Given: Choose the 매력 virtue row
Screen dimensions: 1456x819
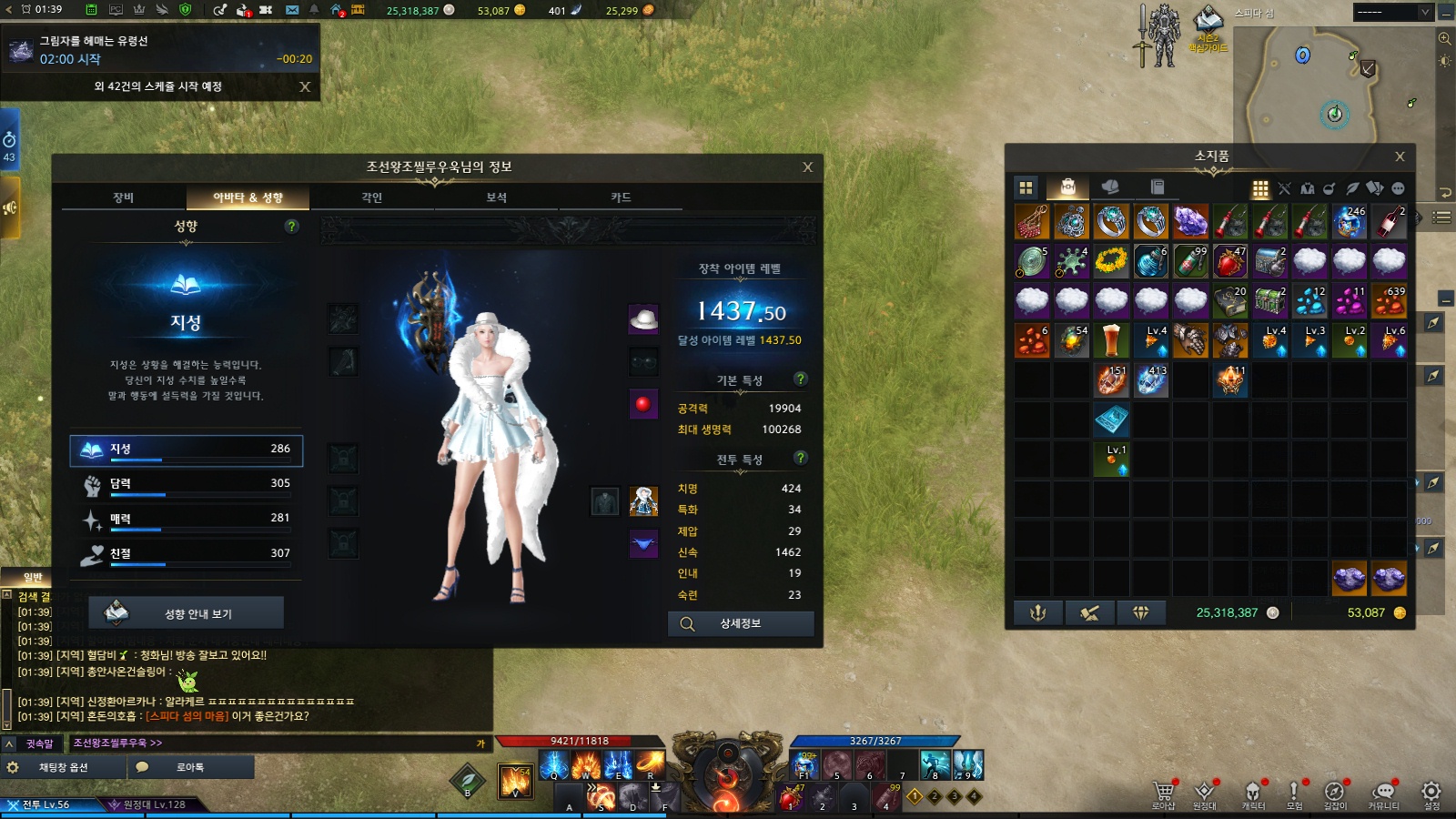Looking at the screenshot, I should coord(187,519).
